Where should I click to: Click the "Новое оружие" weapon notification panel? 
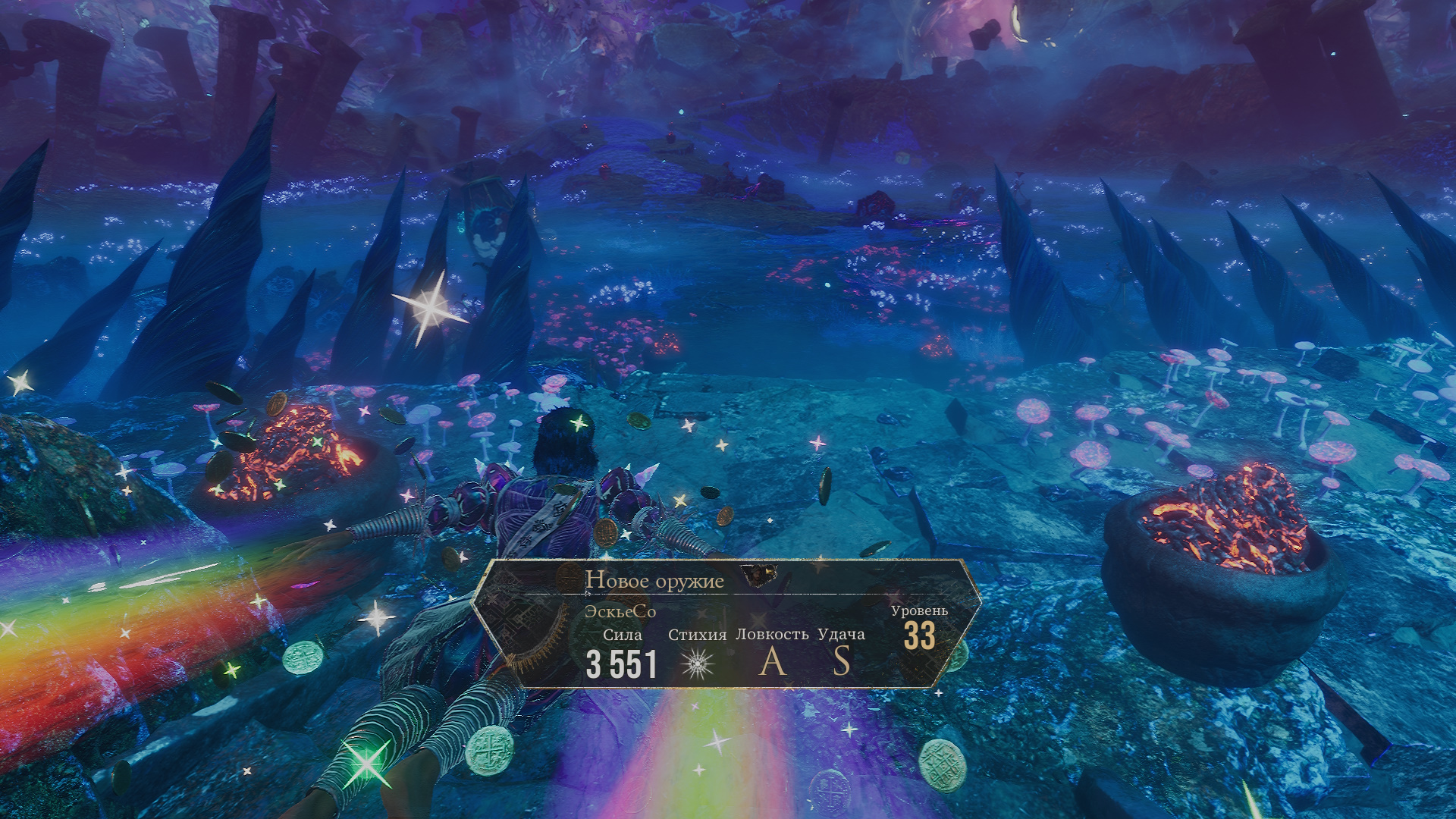726,623
